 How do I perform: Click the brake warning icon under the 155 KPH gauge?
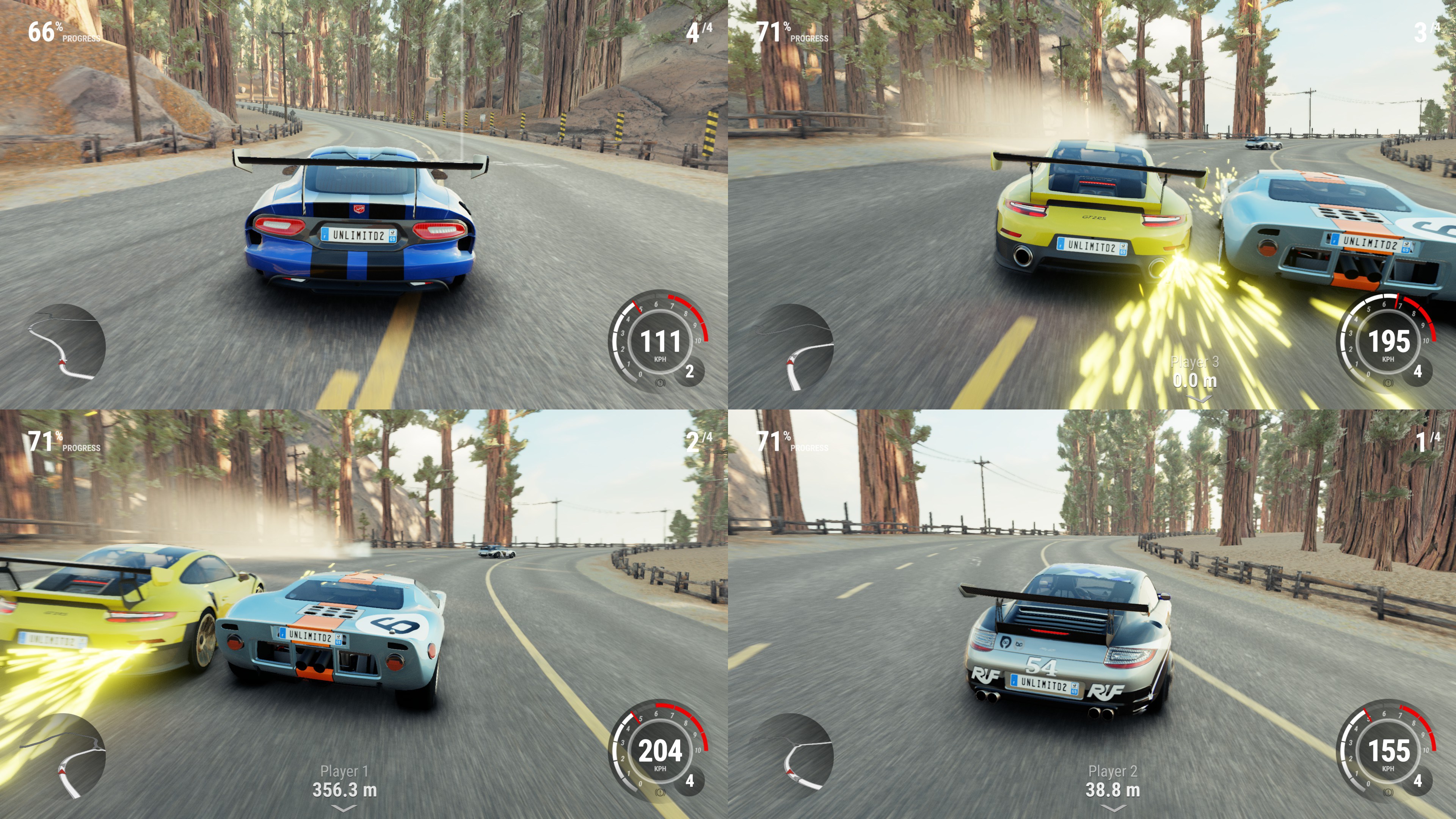1388,792
